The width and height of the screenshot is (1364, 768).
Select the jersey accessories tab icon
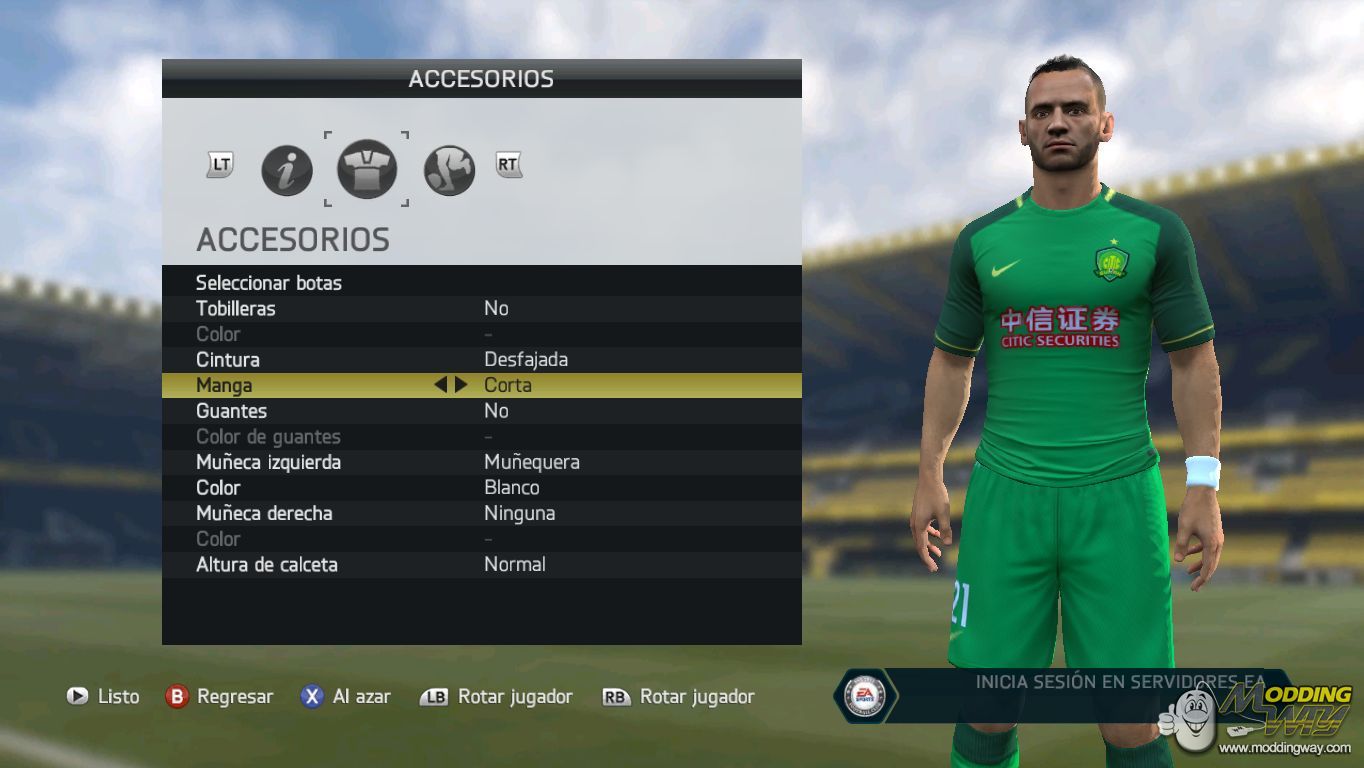[x=367, y=169]
